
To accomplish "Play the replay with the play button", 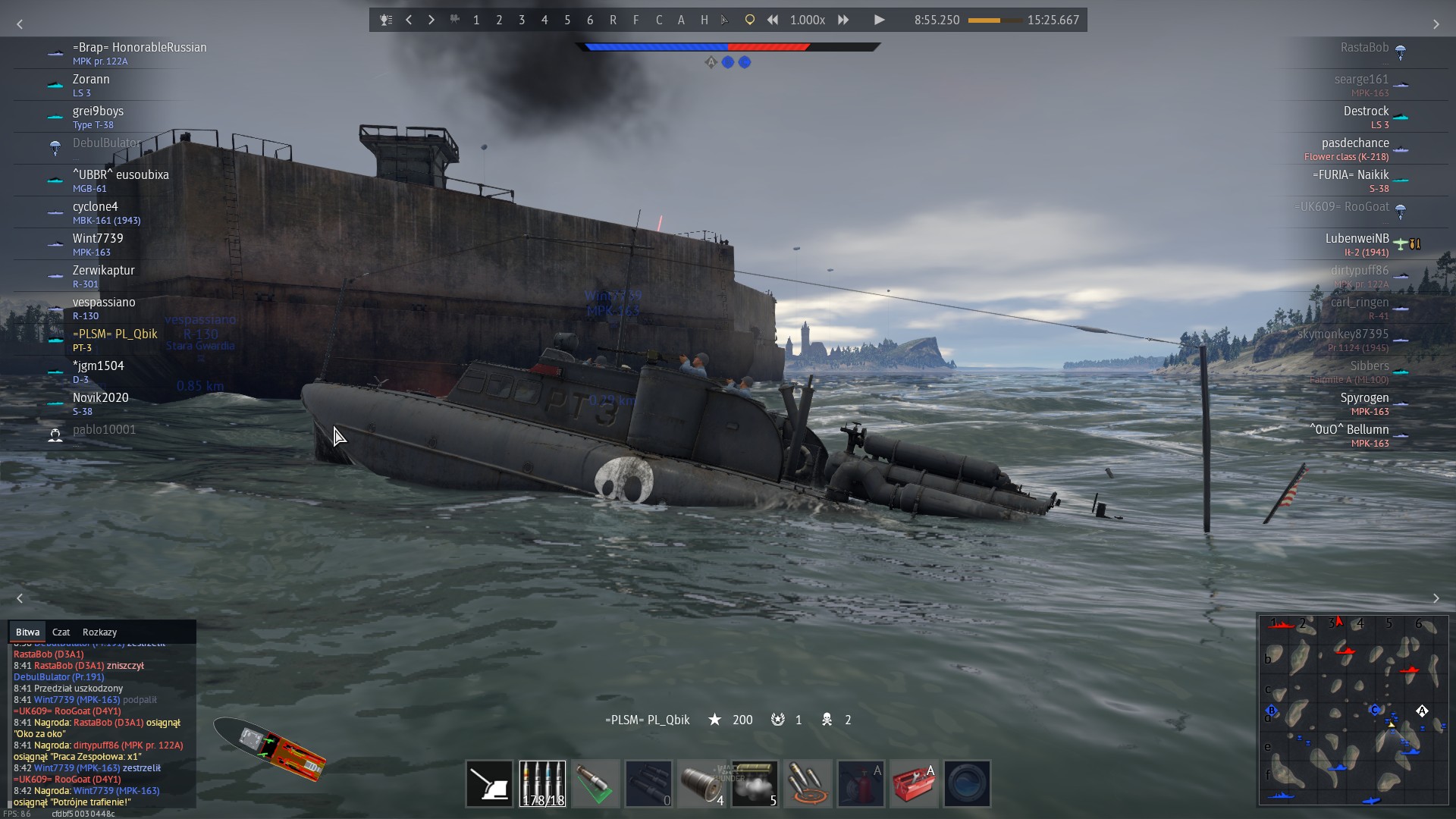I will [879, 20].
